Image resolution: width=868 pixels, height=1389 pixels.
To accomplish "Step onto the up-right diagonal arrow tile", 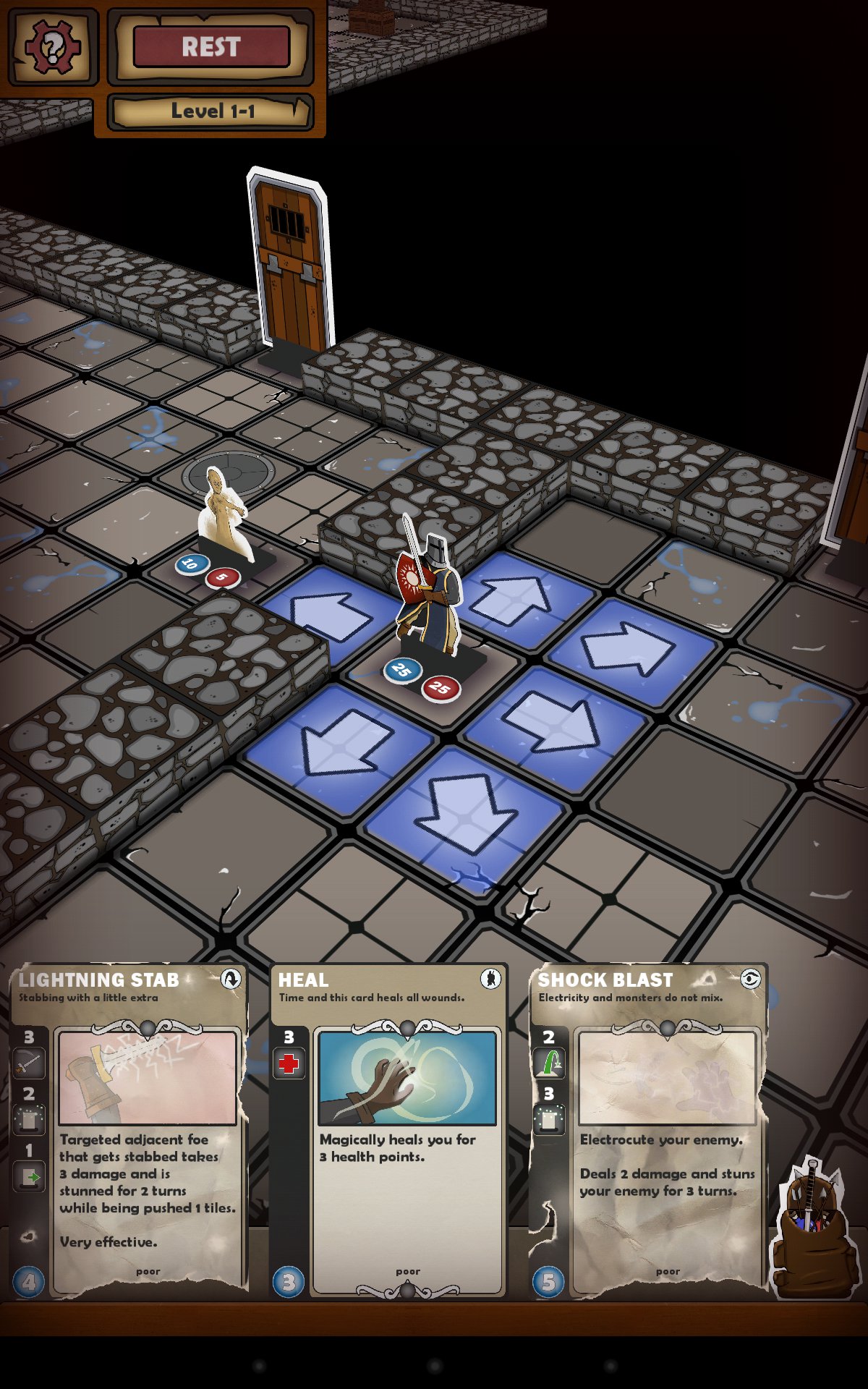I will [628, 647].
